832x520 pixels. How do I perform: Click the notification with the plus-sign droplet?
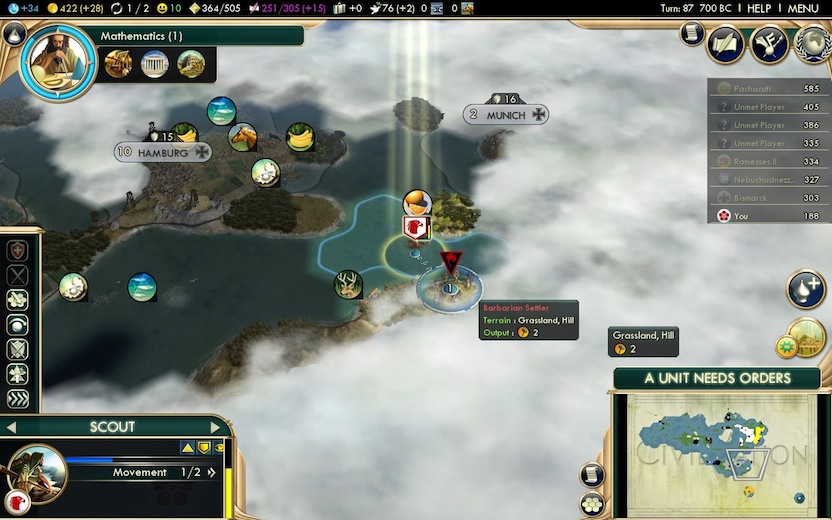(805, 289)
